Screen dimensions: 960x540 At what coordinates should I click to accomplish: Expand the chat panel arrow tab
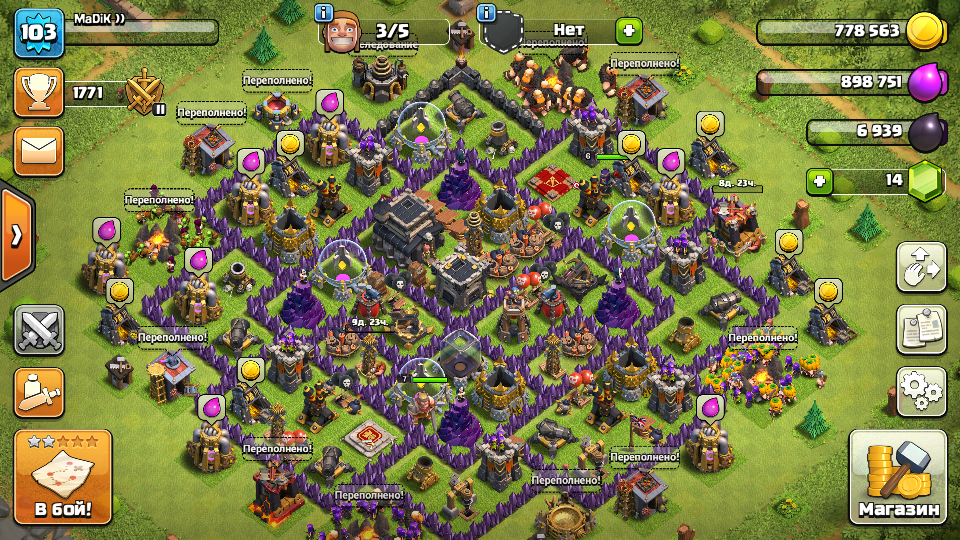point(16,235)
